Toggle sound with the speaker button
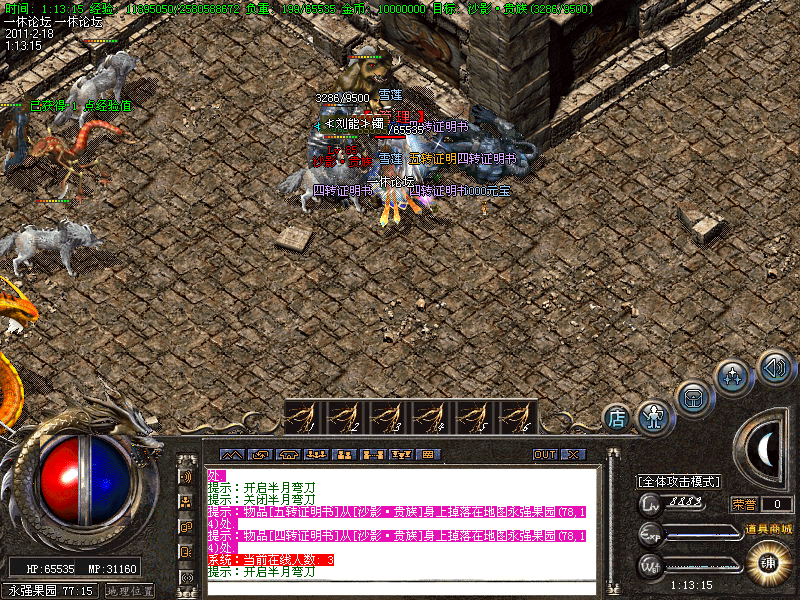Image resolution: width=800 pixels, height=600 pixels. pos(774,367)
